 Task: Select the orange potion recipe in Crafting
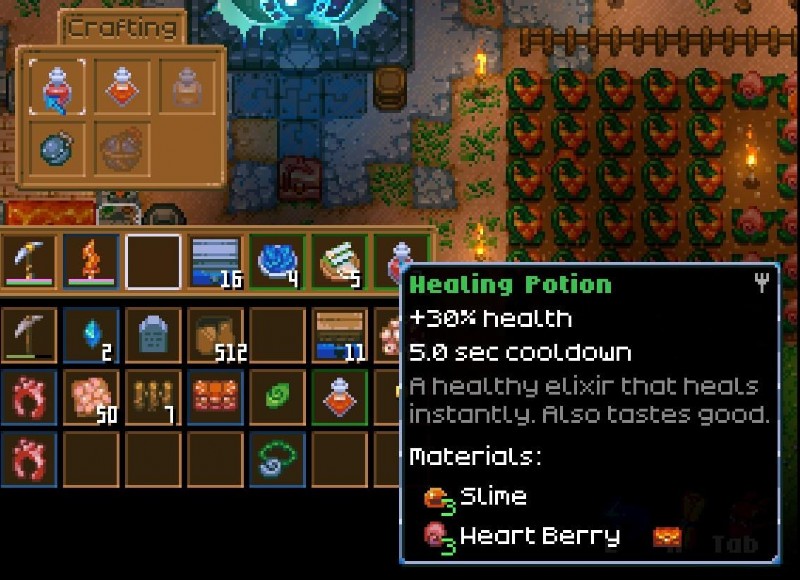(122, 86)
